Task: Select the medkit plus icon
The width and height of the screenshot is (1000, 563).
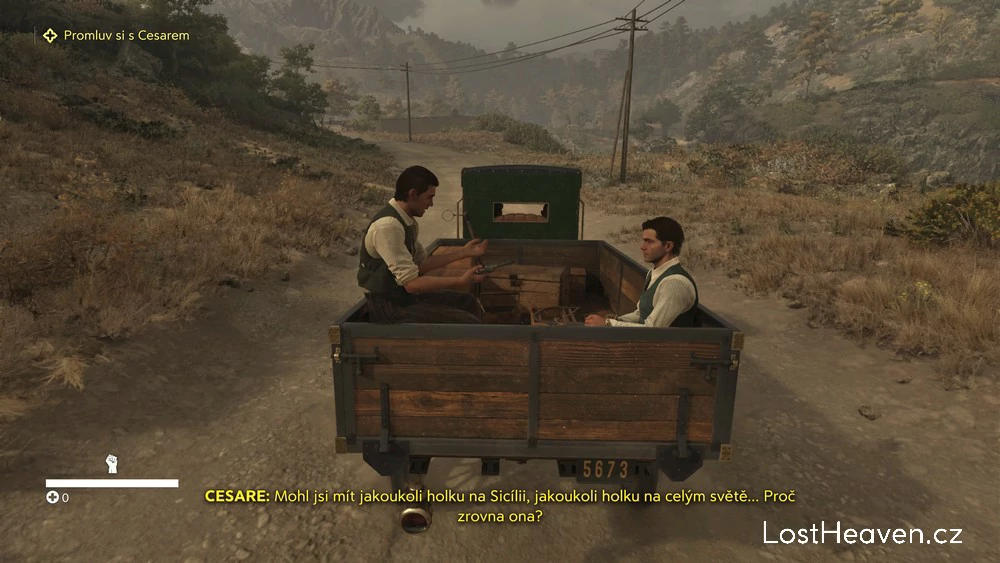Action: (x=52, y=497)
